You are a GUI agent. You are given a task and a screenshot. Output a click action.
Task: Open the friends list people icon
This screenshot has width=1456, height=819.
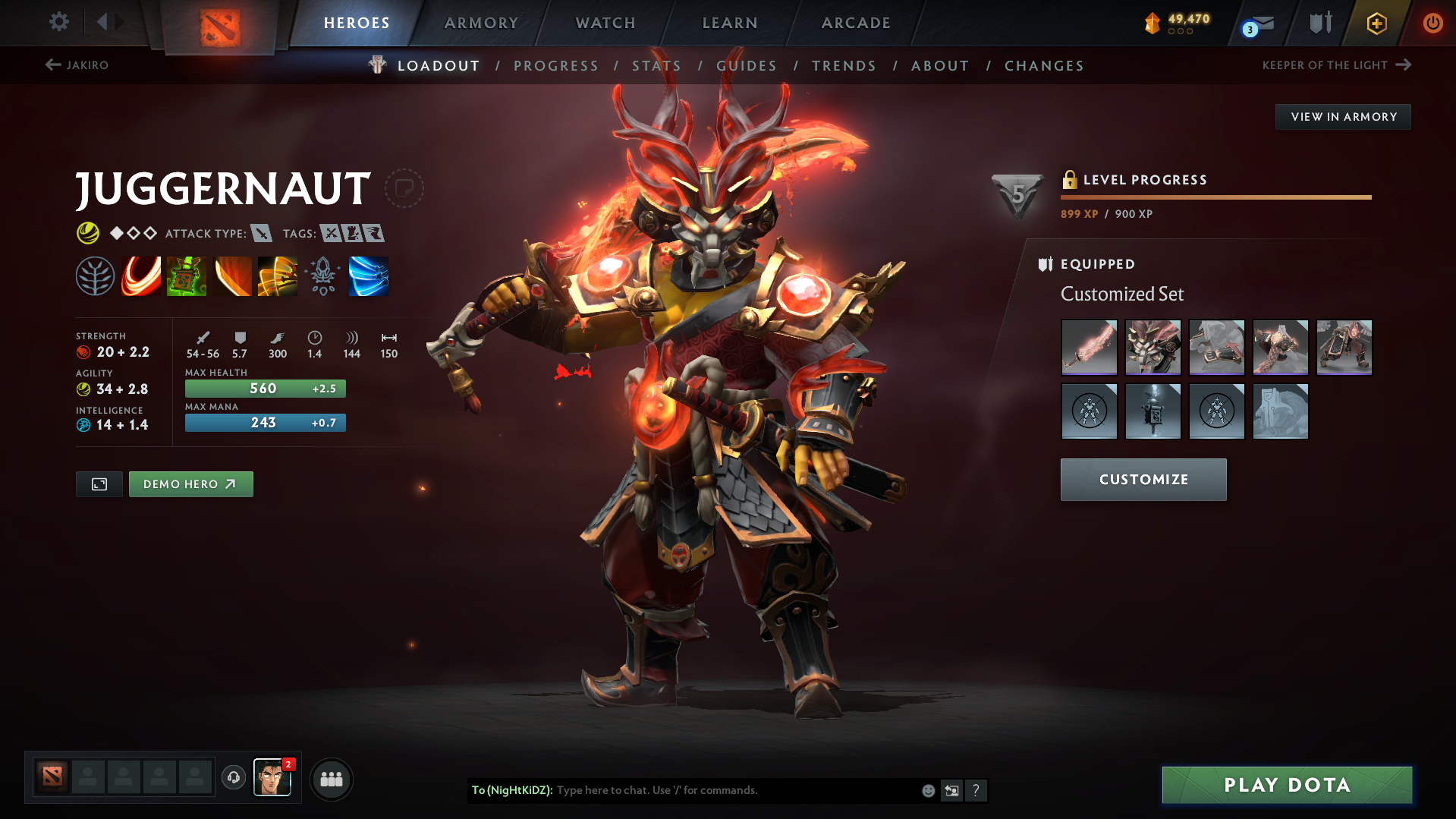tap(331, 779)
